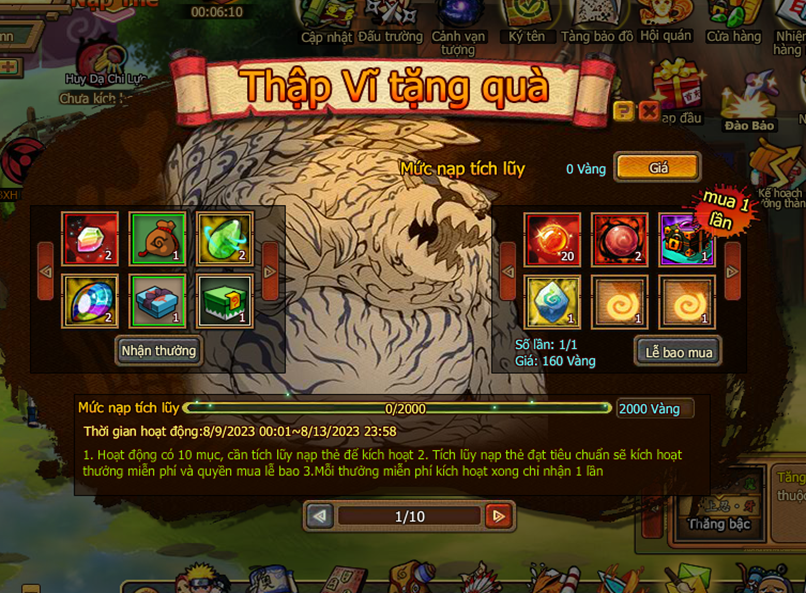Go to the previous page of tiers
Screen dimensions: 806x593
(320, 516)
